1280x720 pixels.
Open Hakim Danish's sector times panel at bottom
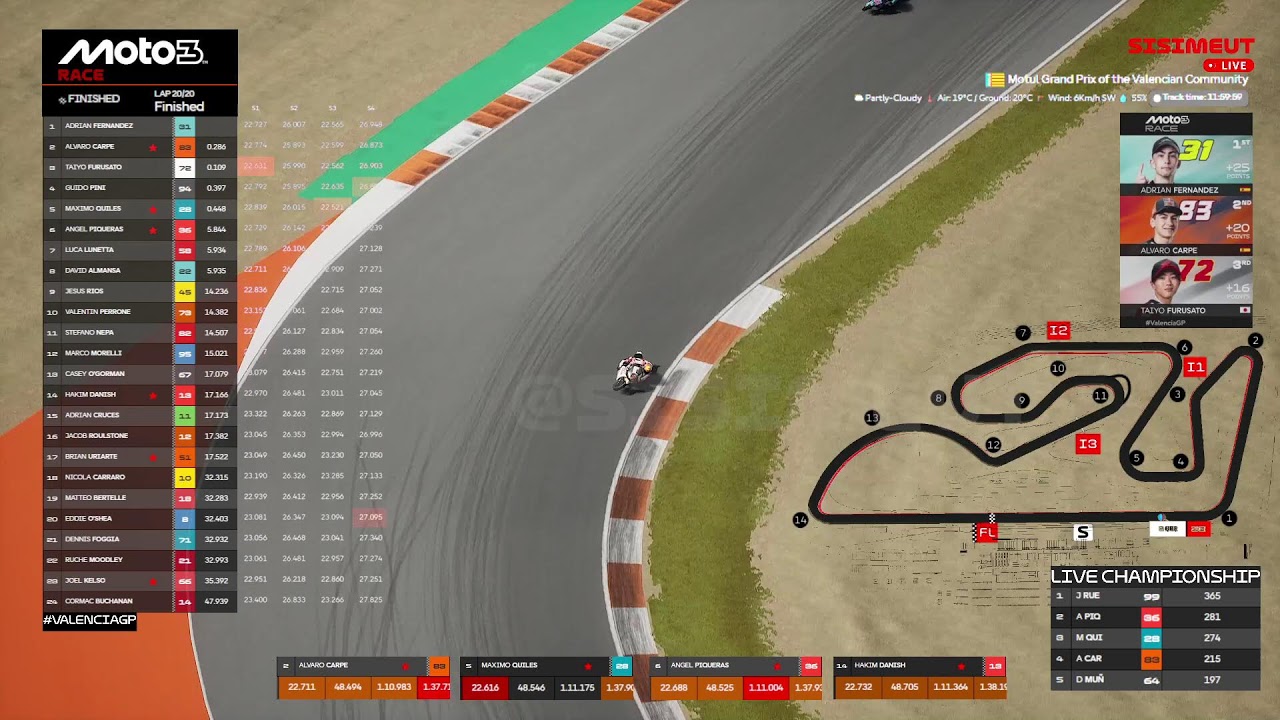pos(919,677)
